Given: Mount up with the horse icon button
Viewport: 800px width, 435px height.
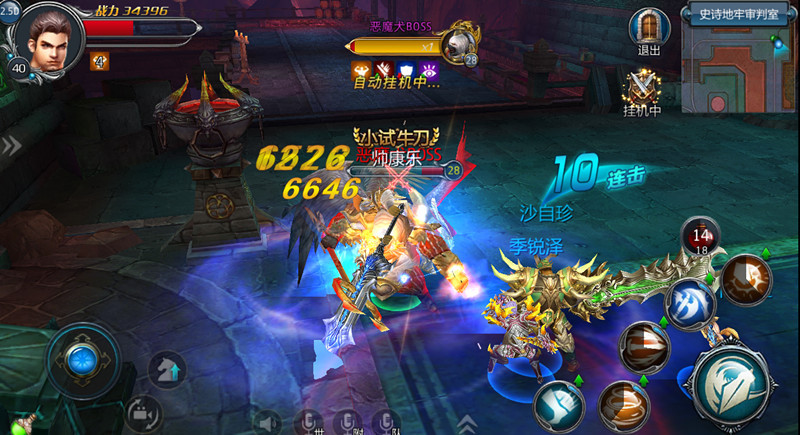Looking at the screenshot, I should click(167, 369).
